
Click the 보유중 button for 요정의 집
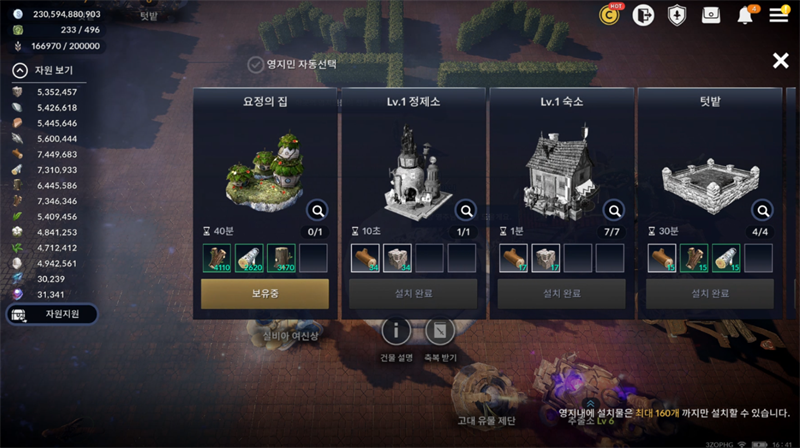265,294
